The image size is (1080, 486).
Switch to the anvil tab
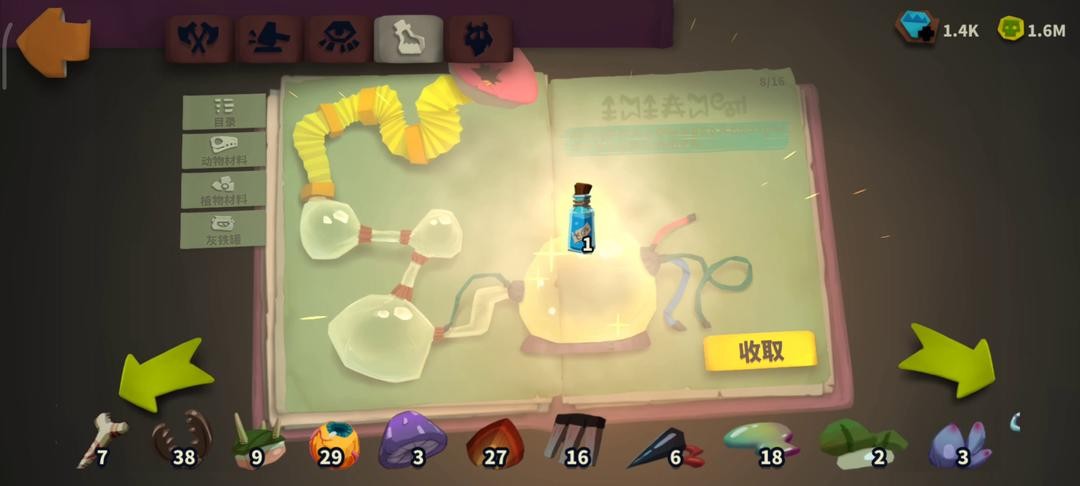(x=269, y=39)
